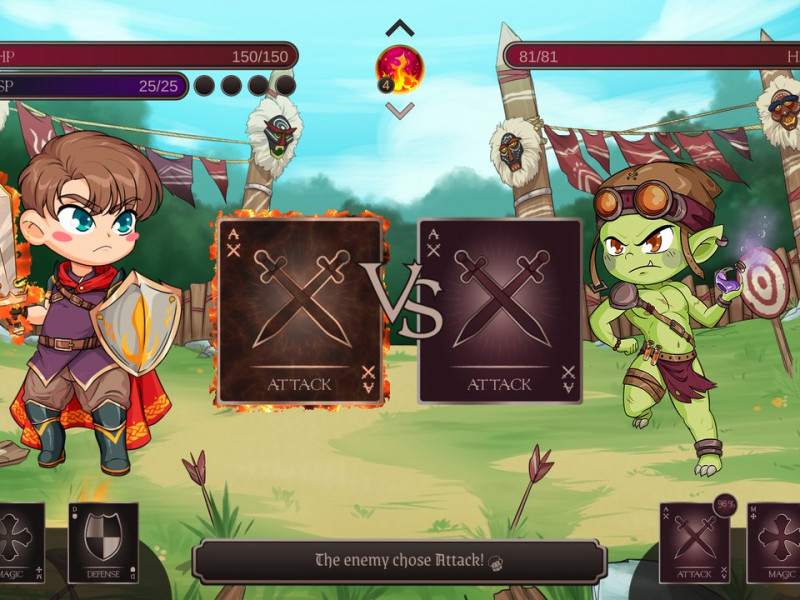Click the down arrow below the fire orb
Viewport: 800px width, 600px height.
pos(400,110)
